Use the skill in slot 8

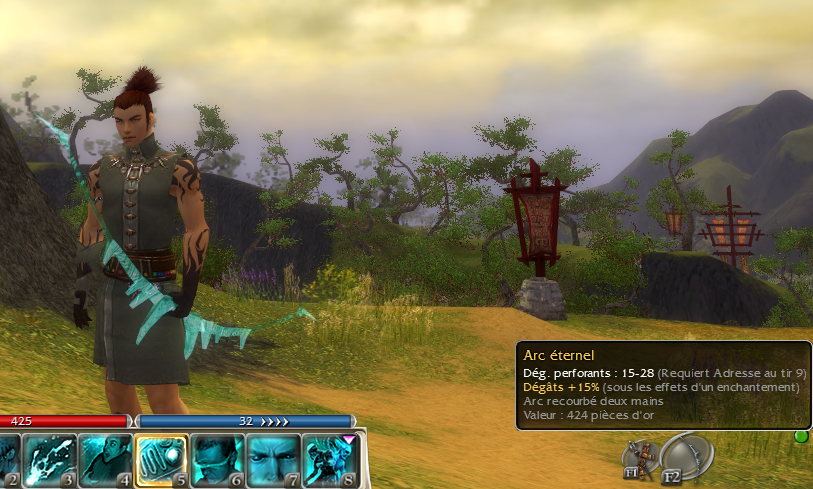click(x=329, y=460)
